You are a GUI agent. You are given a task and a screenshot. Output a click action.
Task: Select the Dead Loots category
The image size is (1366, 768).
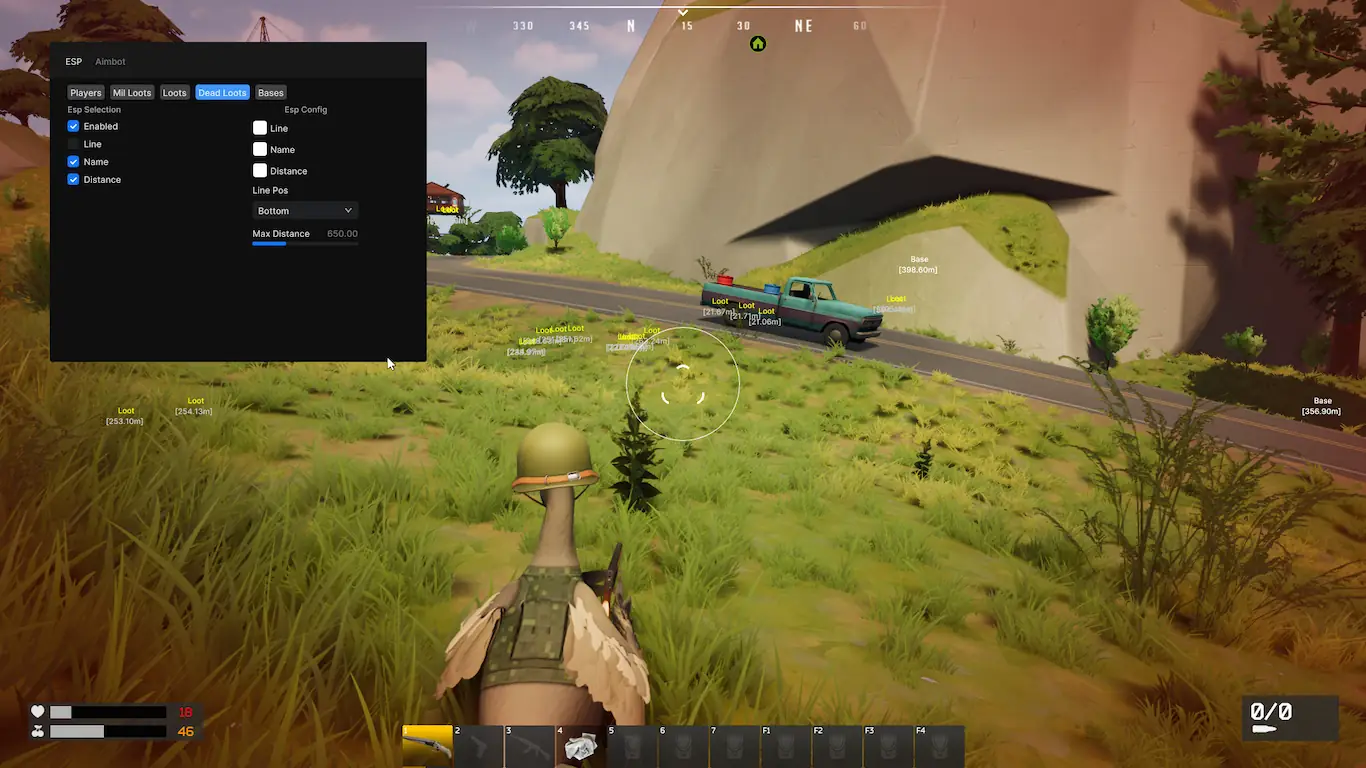(x=222, y=93)
